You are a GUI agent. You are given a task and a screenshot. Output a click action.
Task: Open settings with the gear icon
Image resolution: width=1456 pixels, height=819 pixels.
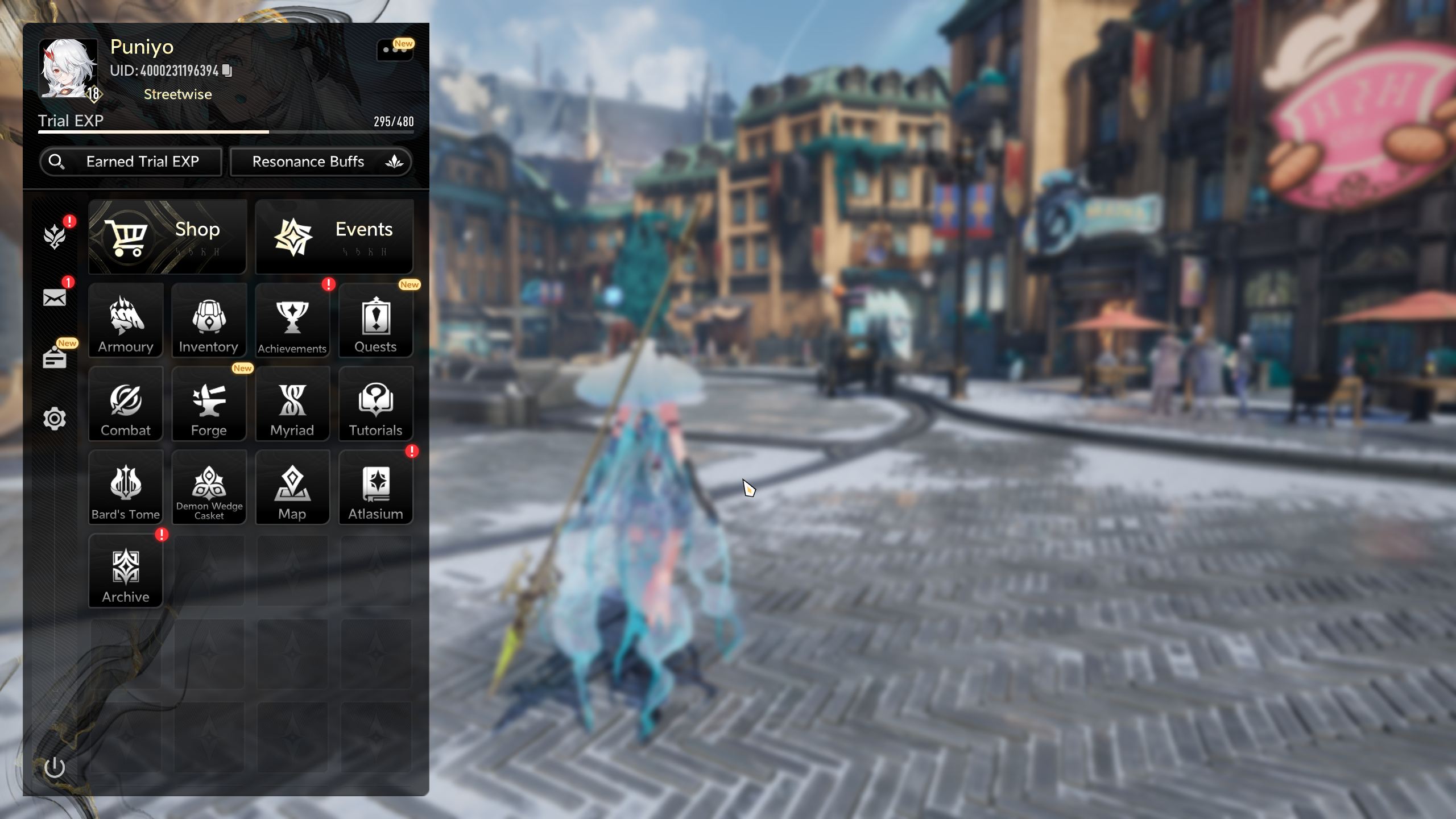pos(55,419)
